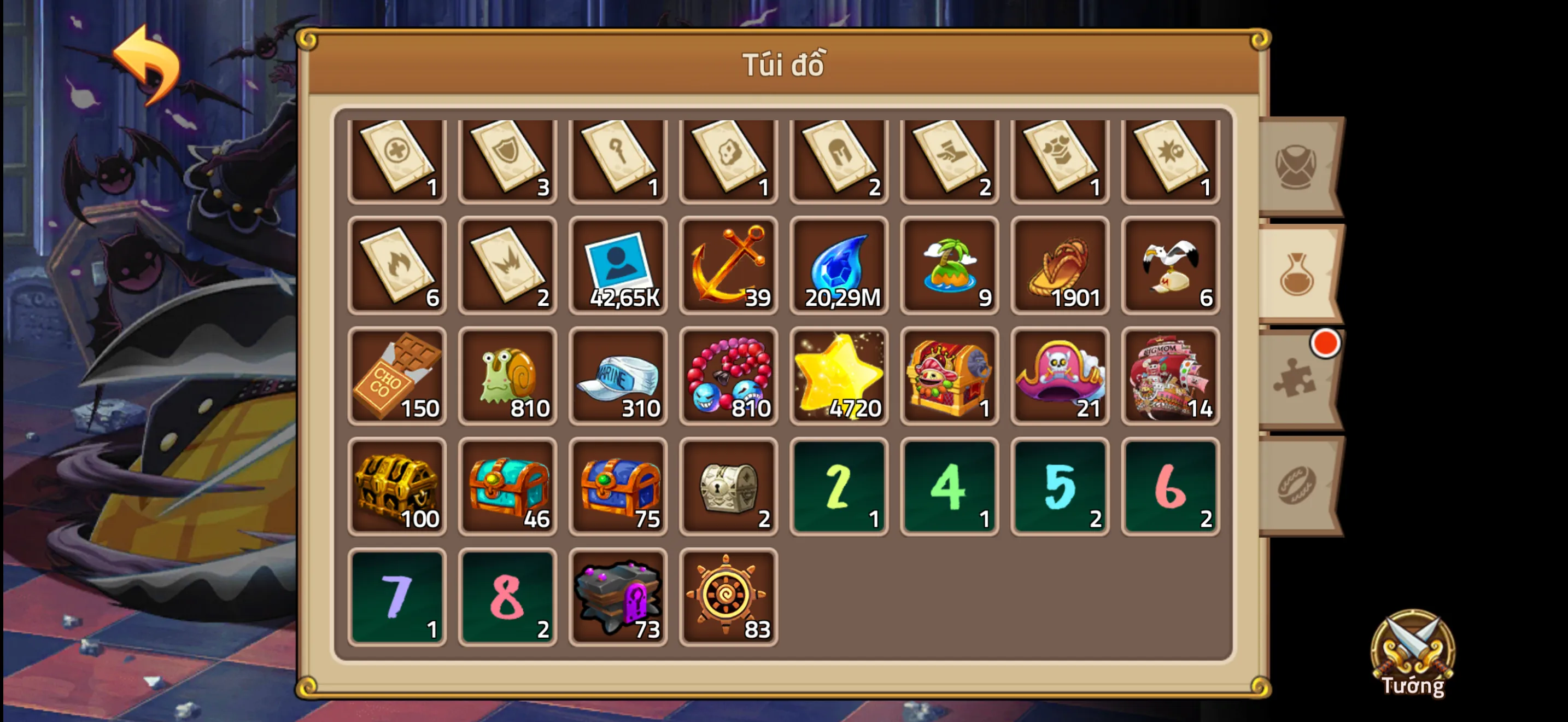Select the golden anchor item
Image resolution: width=1568 pixels, height=722 pixels.
click(x=729, y=266)
